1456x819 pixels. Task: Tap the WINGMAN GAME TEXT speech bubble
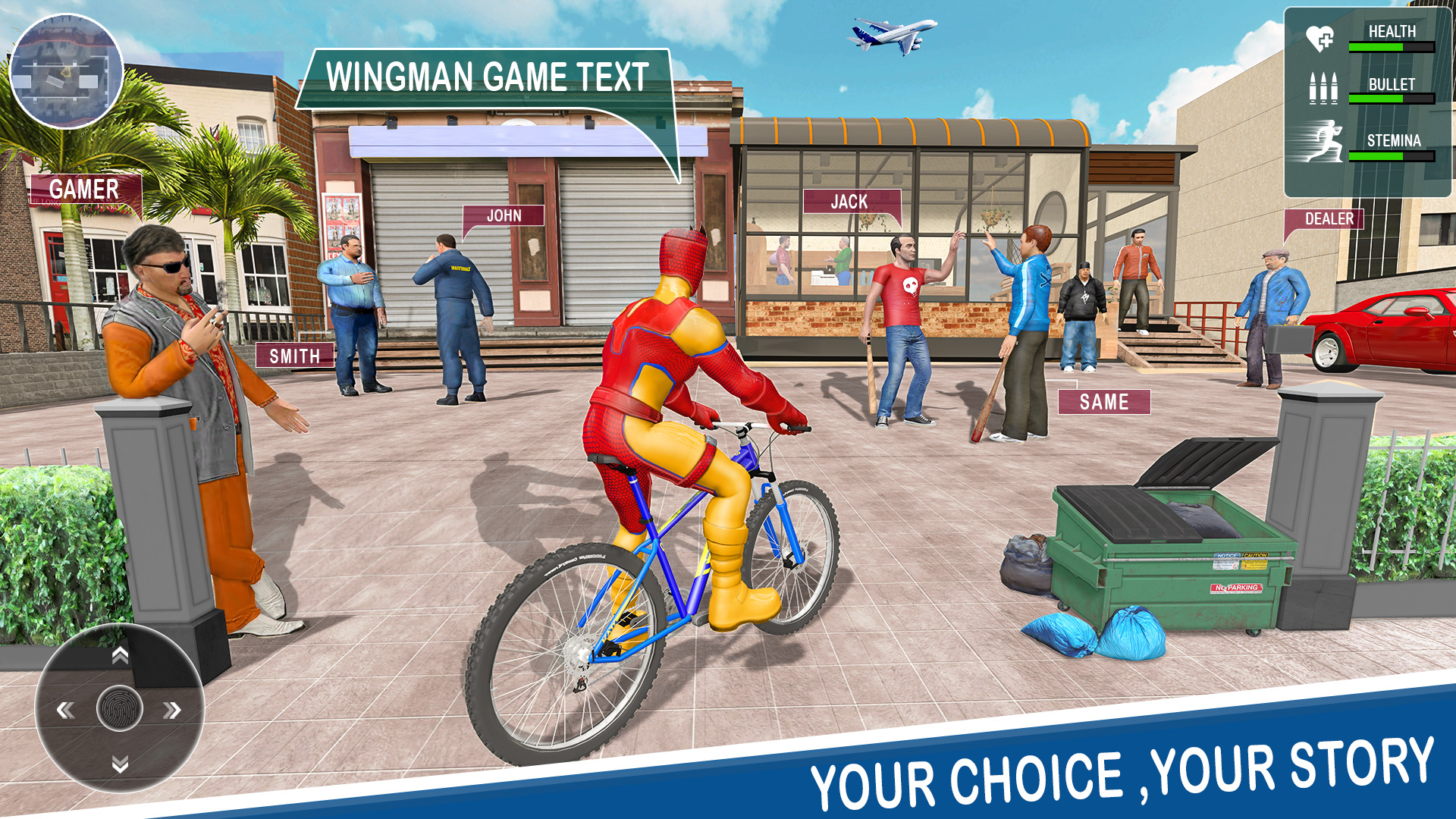485,75
